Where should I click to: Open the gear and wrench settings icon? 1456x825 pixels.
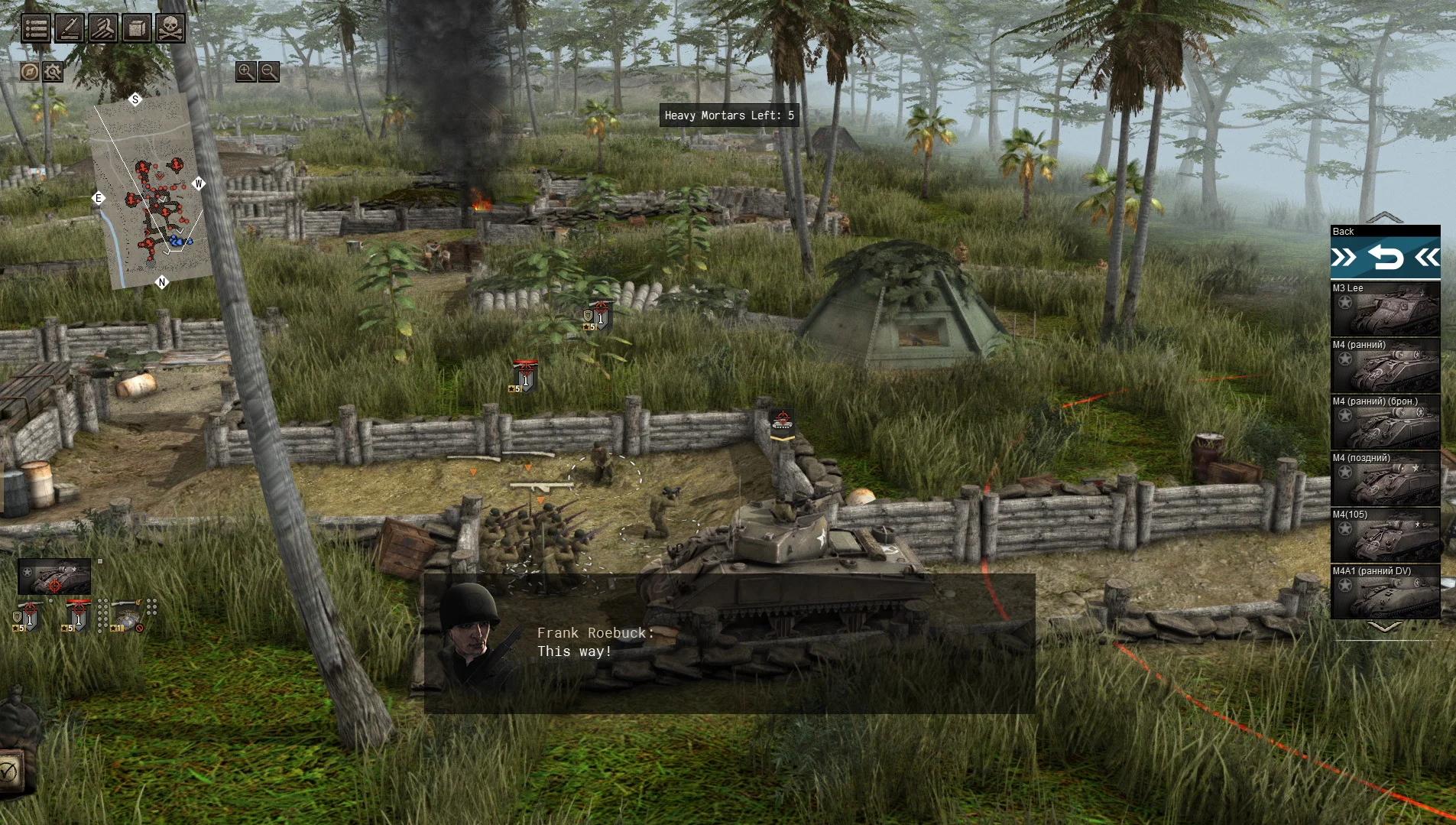[x=53, y=72]
